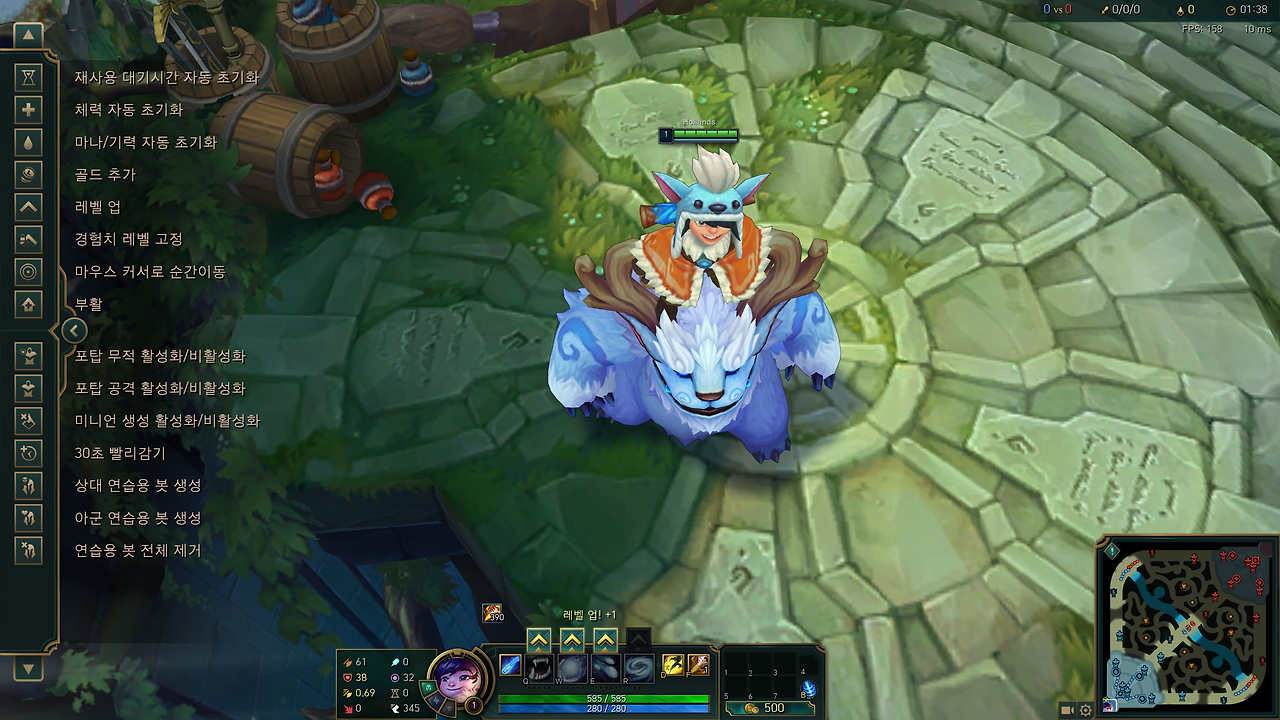Select the Q ability icon
Viewport: 1280px width, 720px height.
[538, 667]
